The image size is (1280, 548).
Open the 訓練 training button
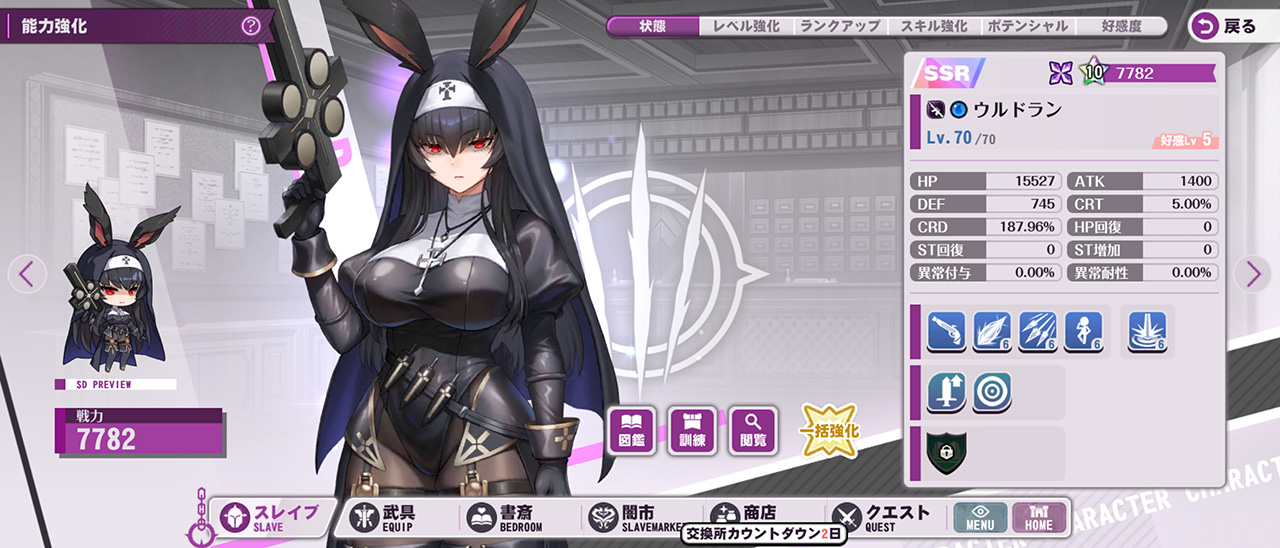693,430
